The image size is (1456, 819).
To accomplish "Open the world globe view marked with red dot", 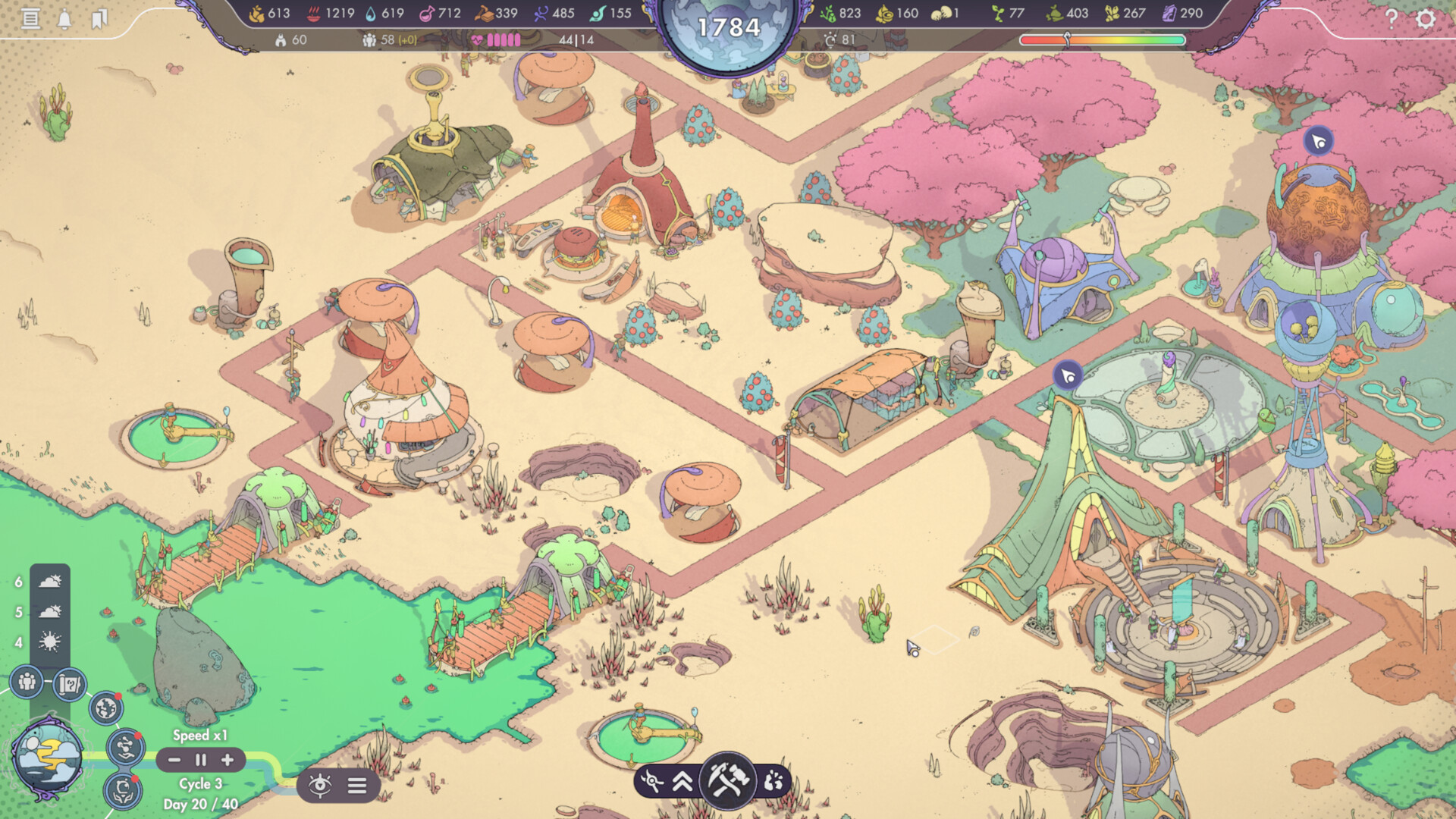I will click(106, 708).
